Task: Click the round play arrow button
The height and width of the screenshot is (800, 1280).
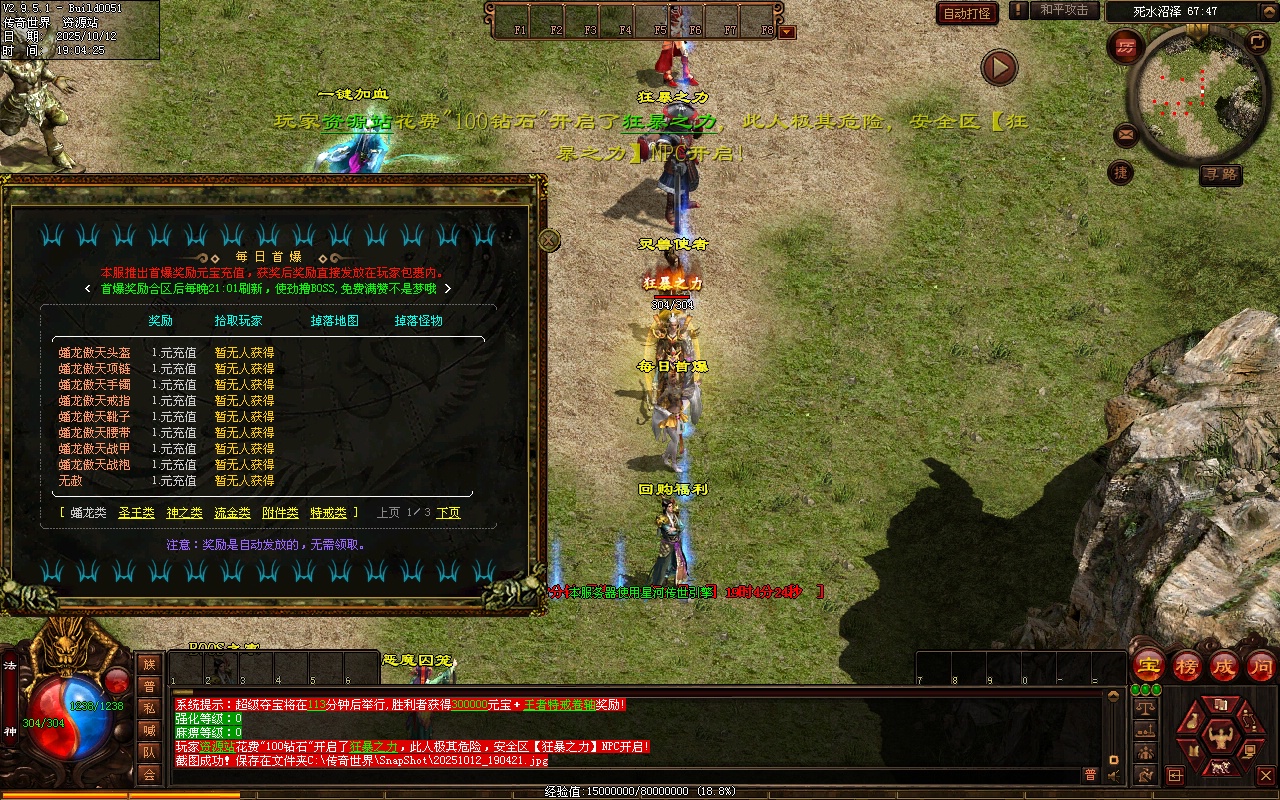Action: [x=999, y=67]
